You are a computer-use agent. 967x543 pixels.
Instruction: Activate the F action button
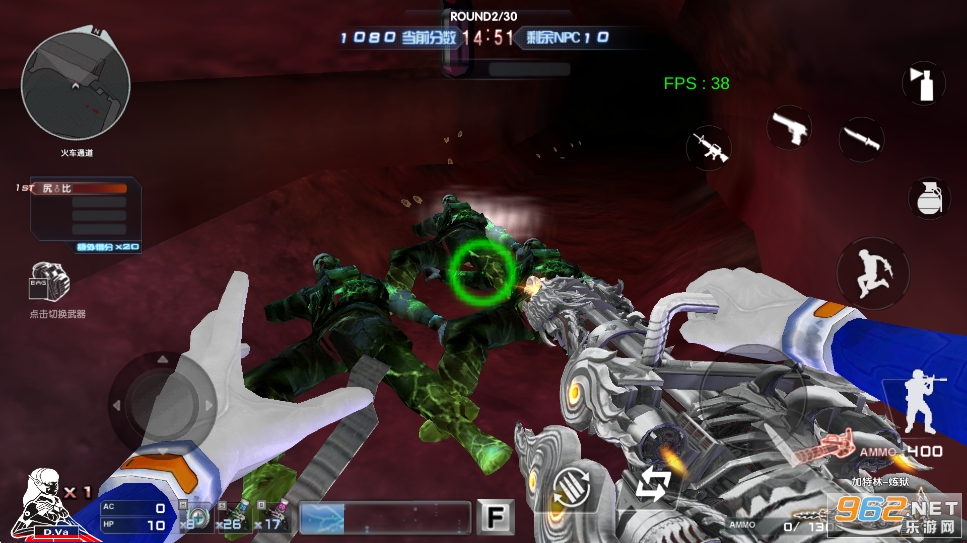point(493,515)
